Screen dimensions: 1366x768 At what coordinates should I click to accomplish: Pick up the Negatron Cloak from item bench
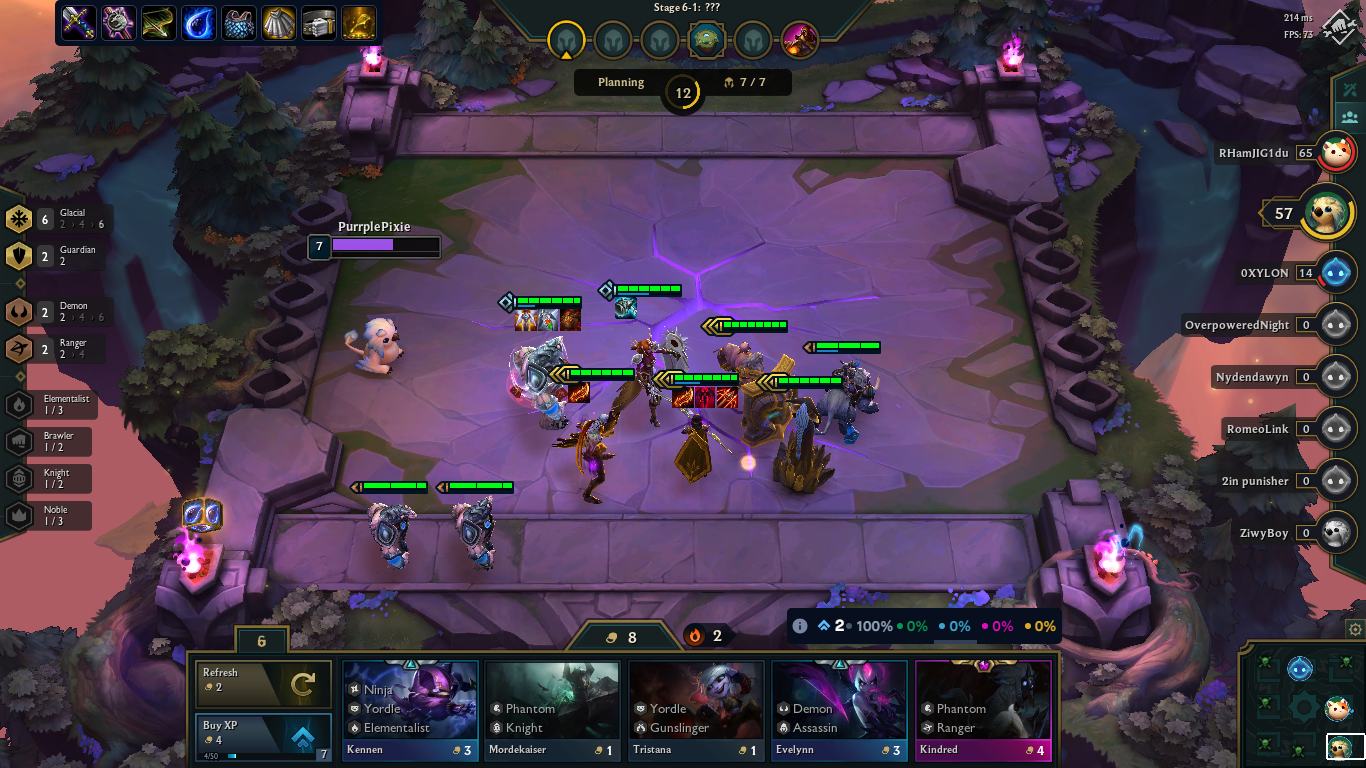238,22
